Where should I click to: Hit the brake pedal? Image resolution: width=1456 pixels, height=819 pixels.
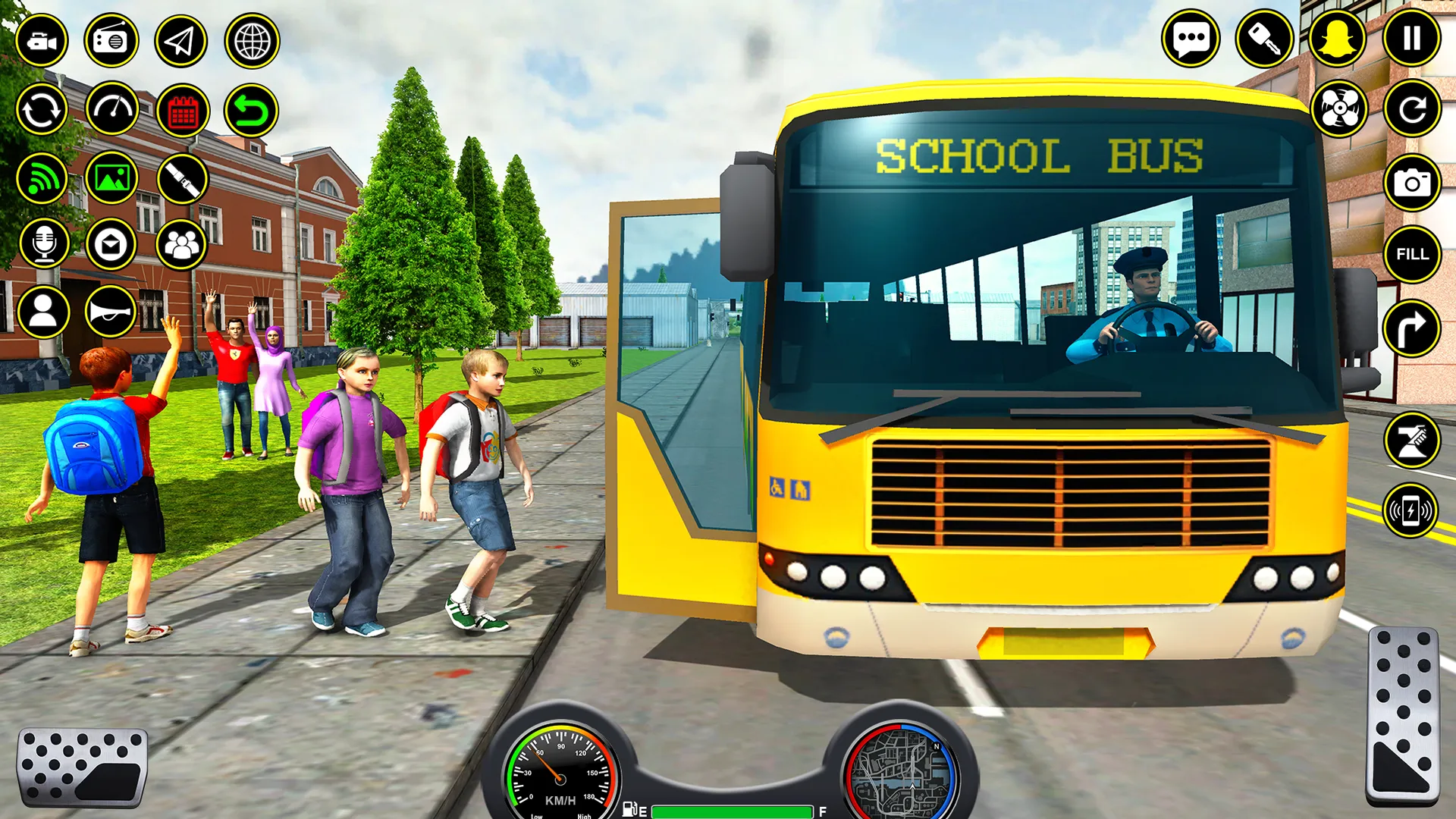(82, 767)
